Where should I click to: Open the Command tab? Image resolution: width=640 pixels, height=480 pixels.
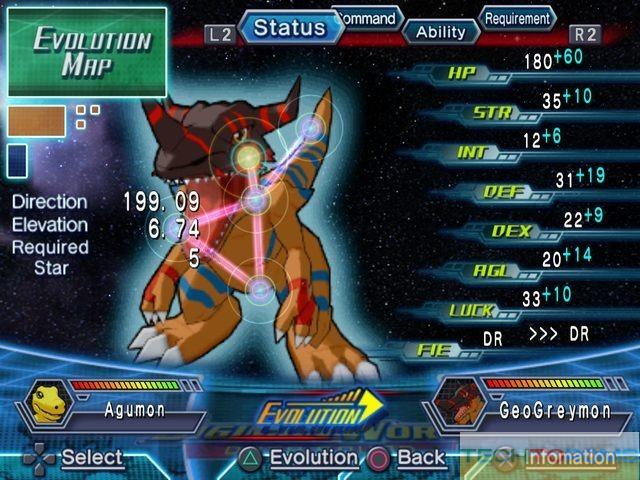(367, 16)
